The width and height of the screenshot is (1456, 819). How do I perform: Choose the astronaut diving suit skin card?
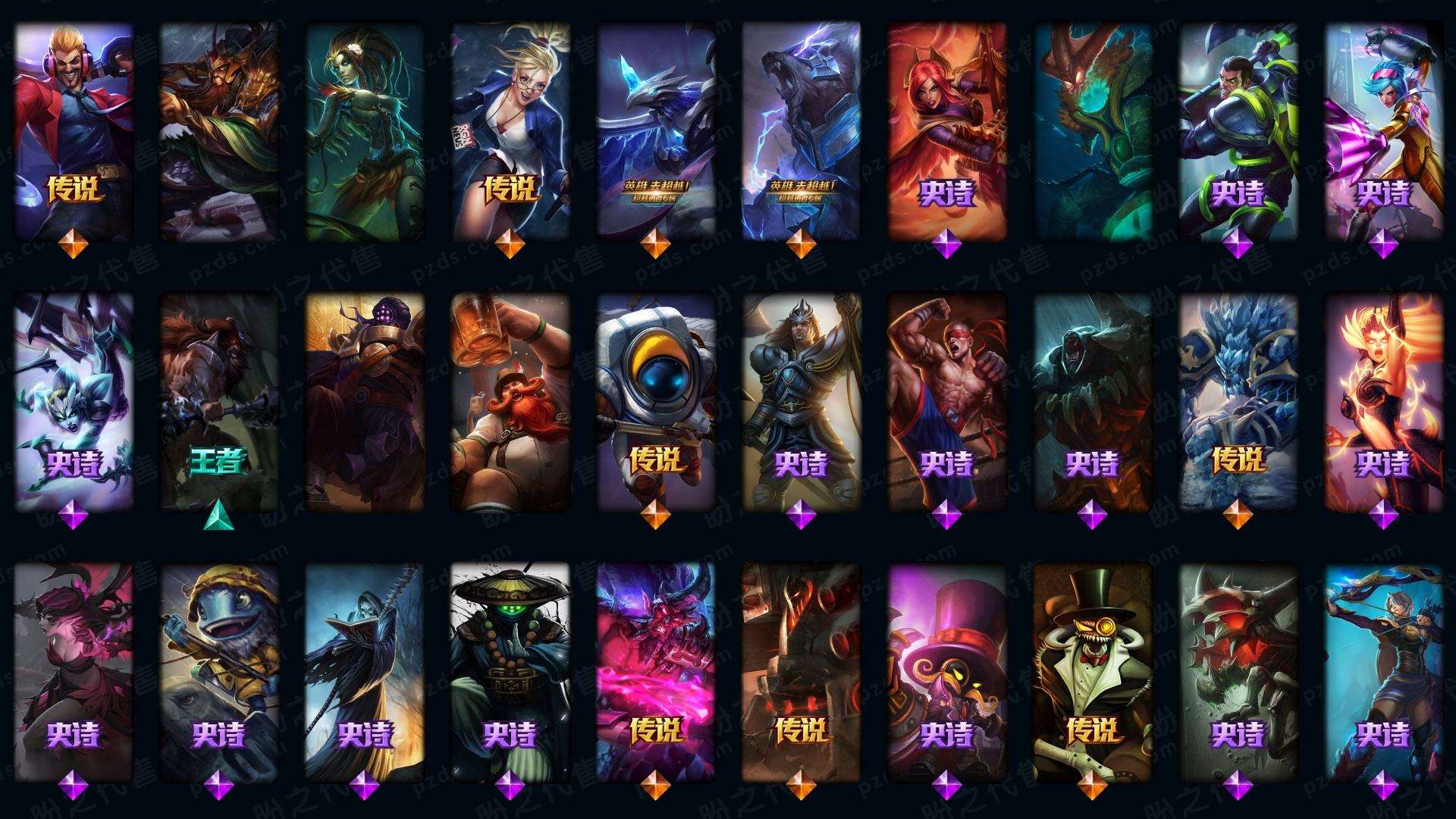tap(656, 402)
